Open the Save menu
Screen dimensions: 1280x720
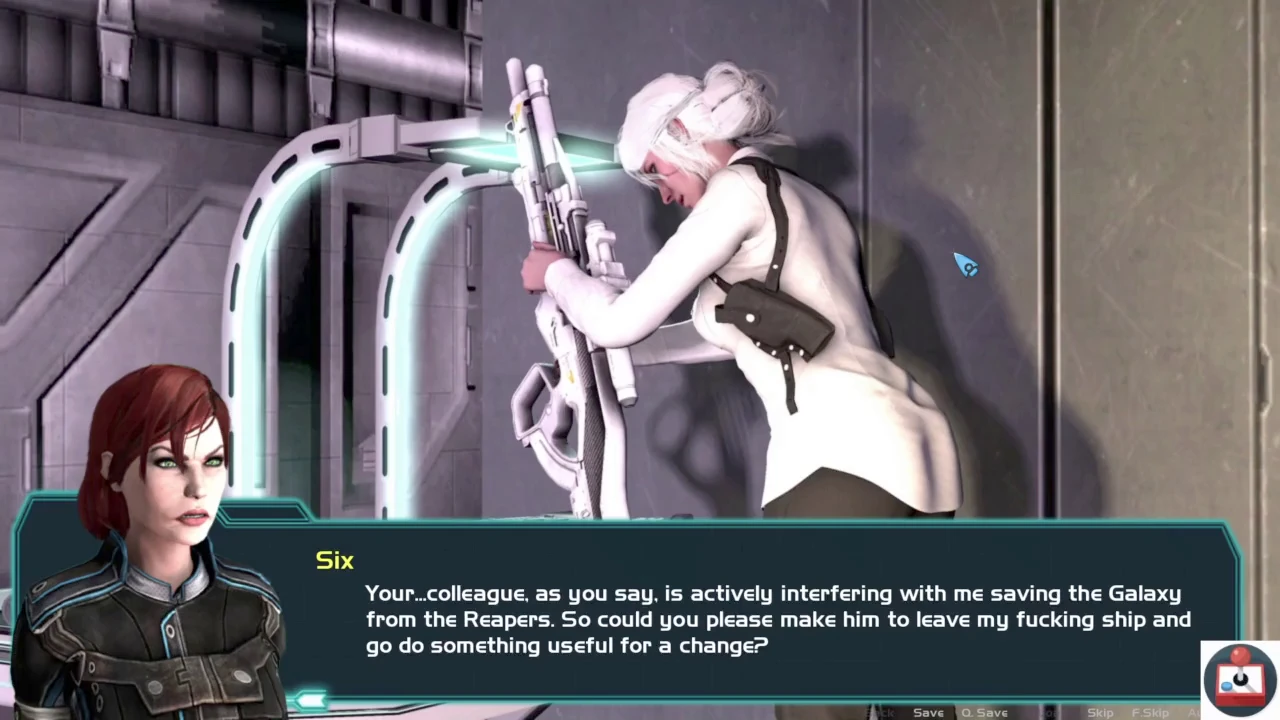point(928,712)
